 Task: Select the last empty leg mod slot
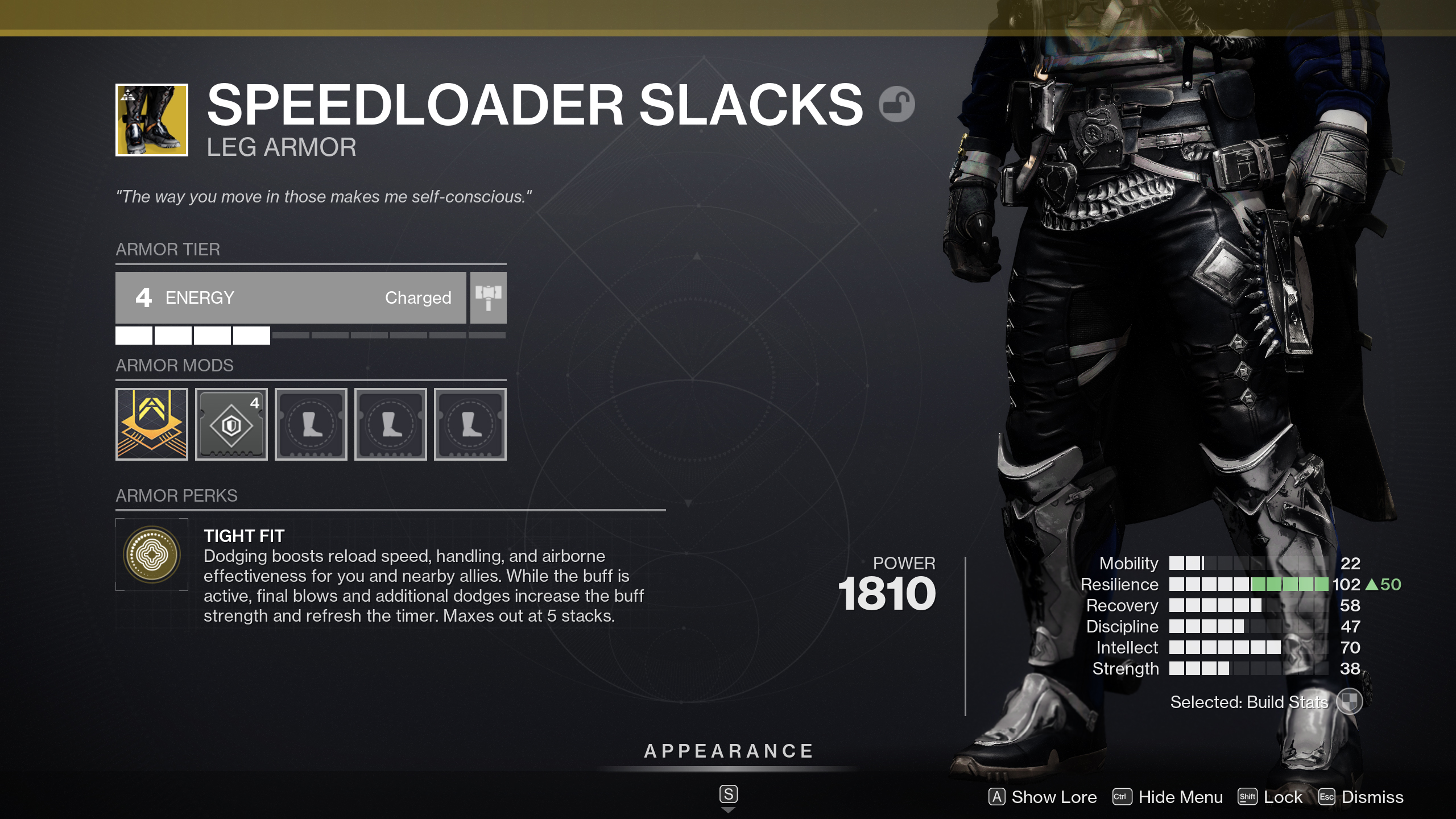point(470,424)
